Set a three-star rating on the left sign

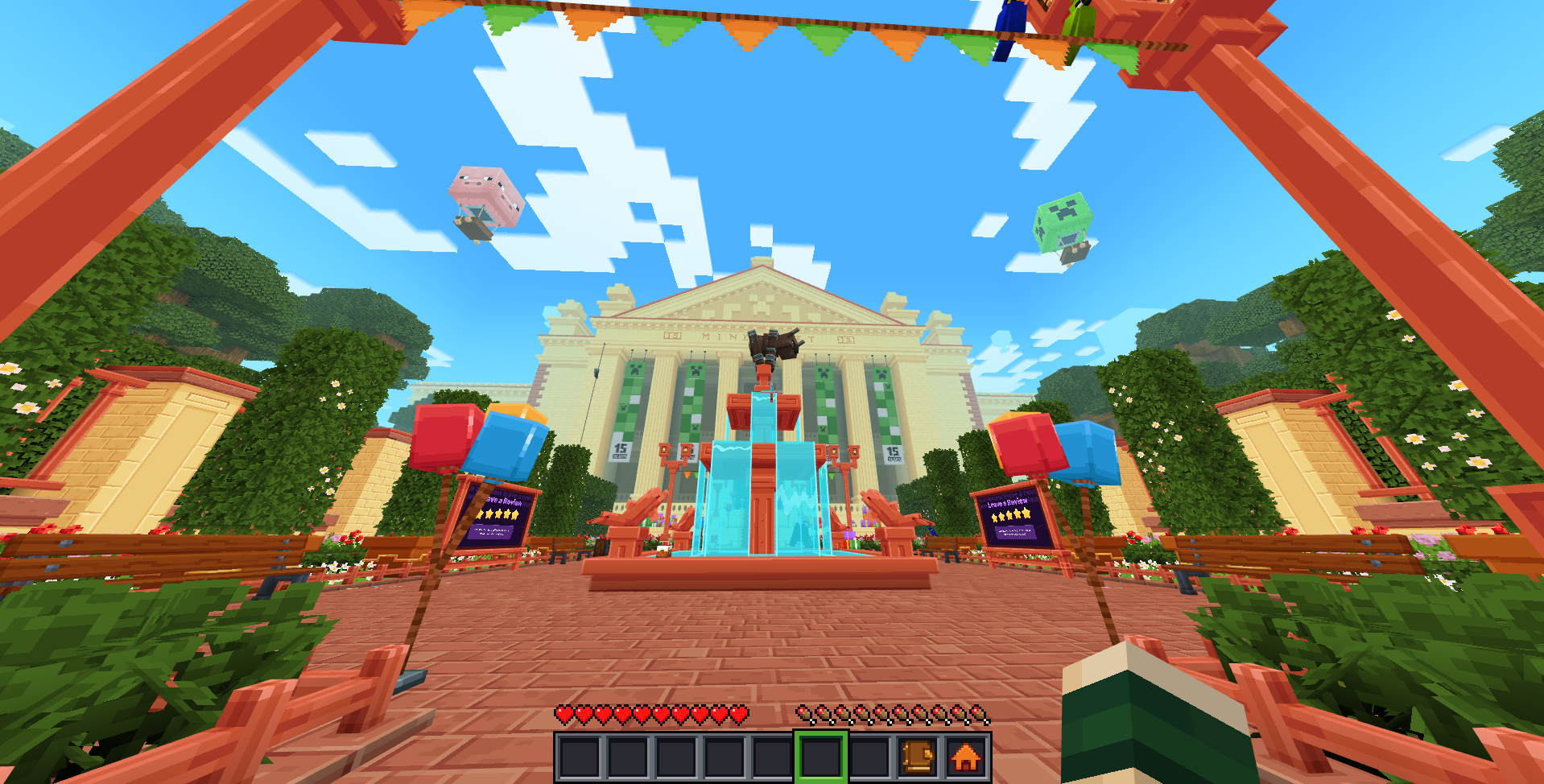(499, 514)
